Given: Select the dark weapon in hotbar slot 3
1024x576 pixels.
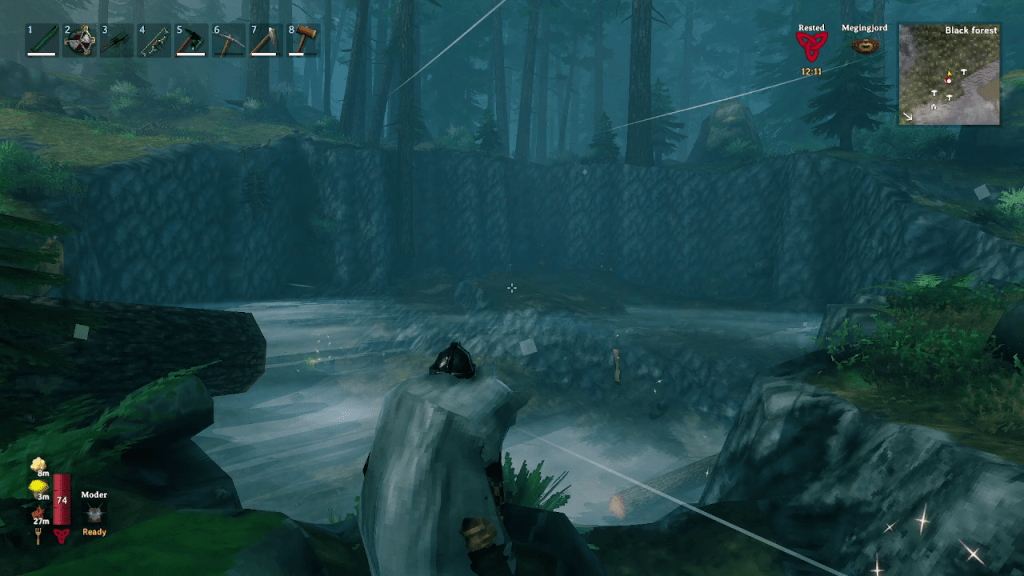Looking at the screenshot, I should [x=116, y=41].
